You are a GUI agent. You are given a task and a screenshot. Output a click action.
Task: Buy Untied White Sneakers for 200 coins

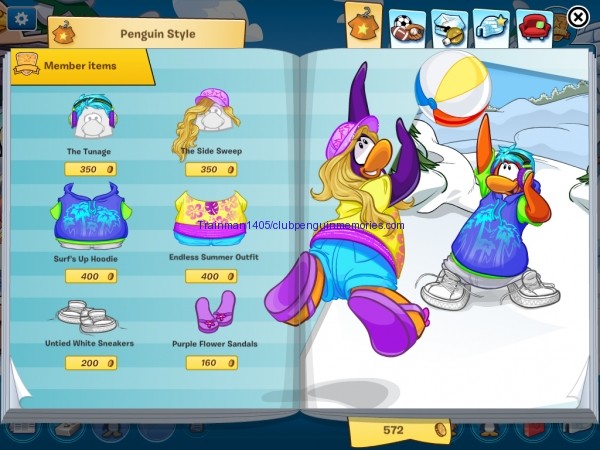91,363
